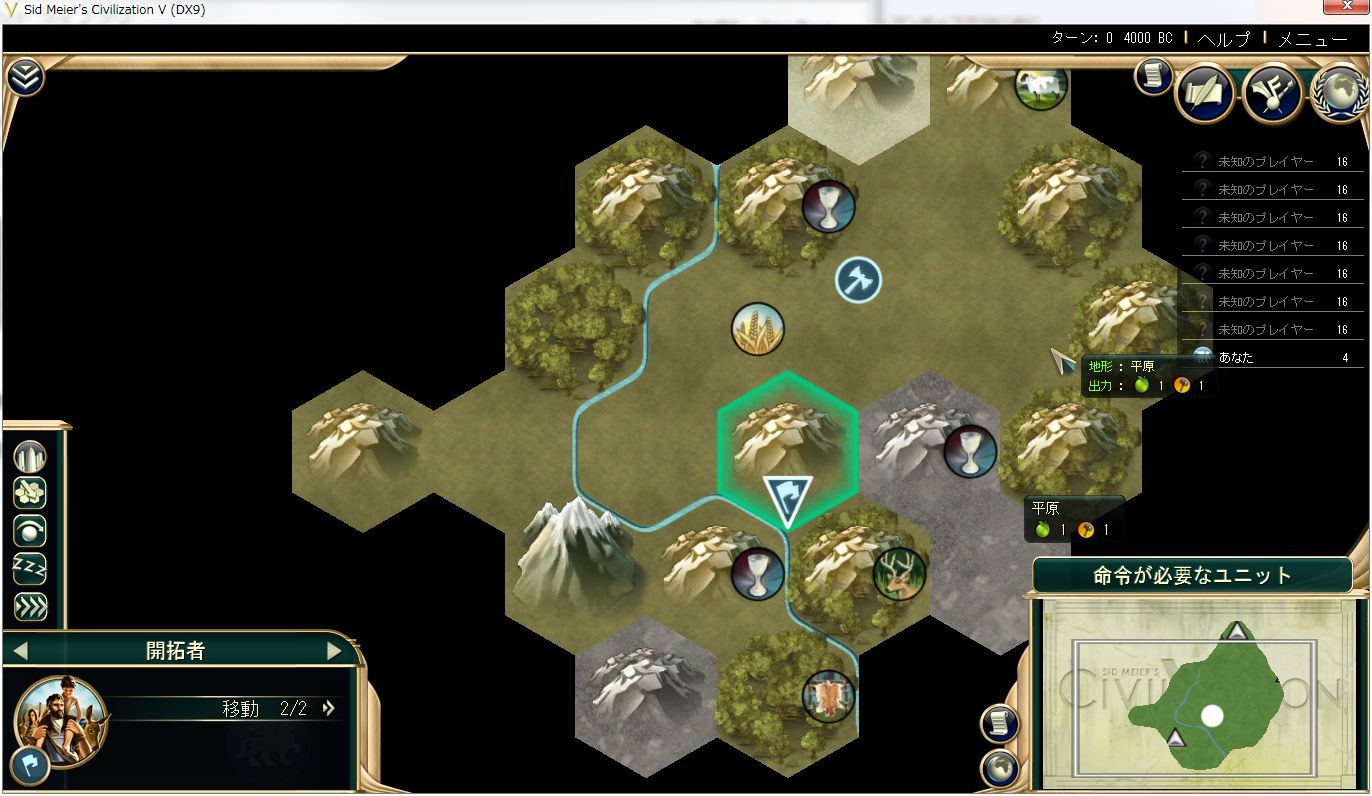This screenshot has height=796, width=1372.
Task: Put the settler to sleep (zZz)
Action: 30,568
